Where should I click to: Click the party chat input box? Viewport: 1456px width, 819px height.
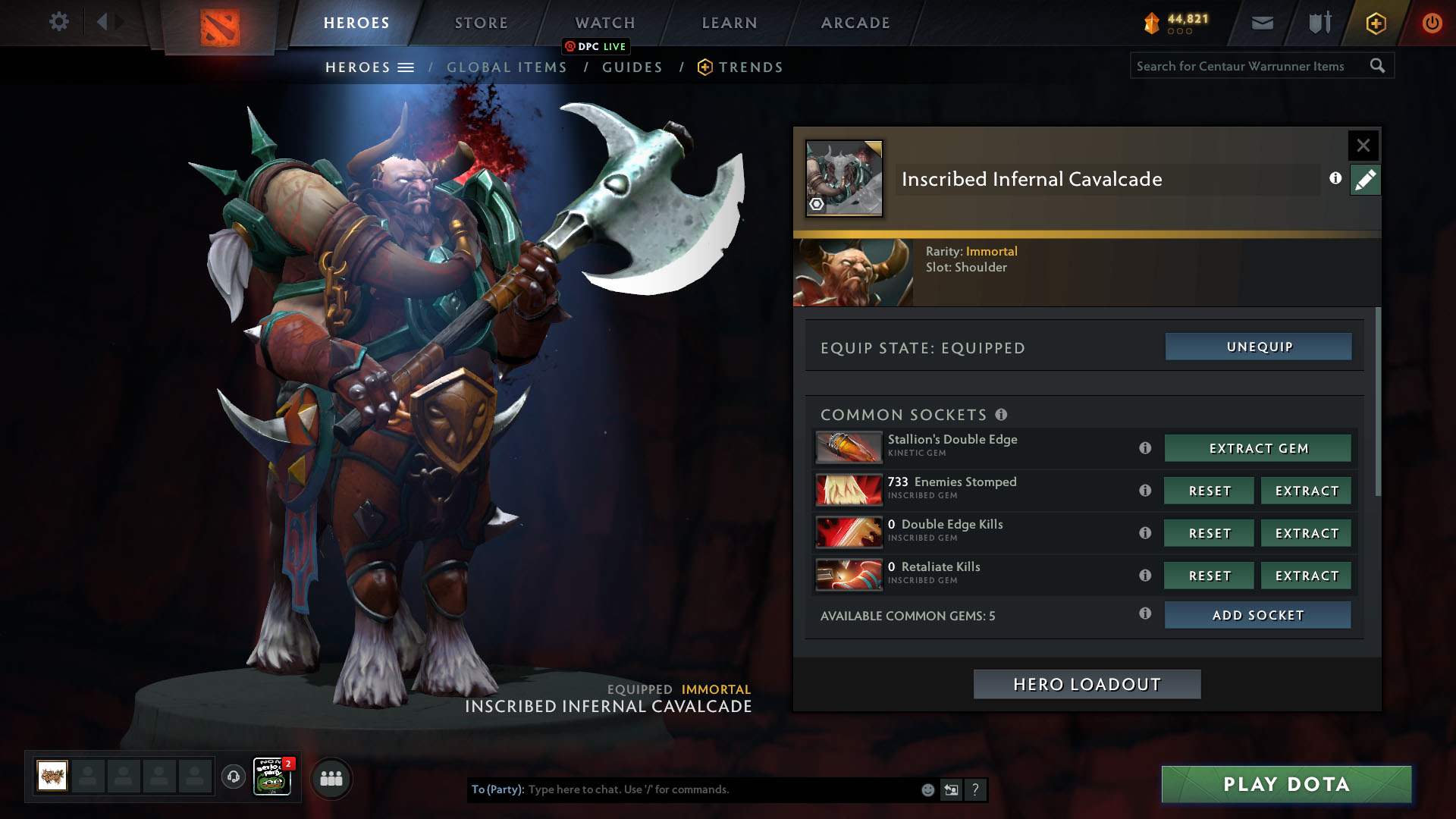[x=720, y=789]
